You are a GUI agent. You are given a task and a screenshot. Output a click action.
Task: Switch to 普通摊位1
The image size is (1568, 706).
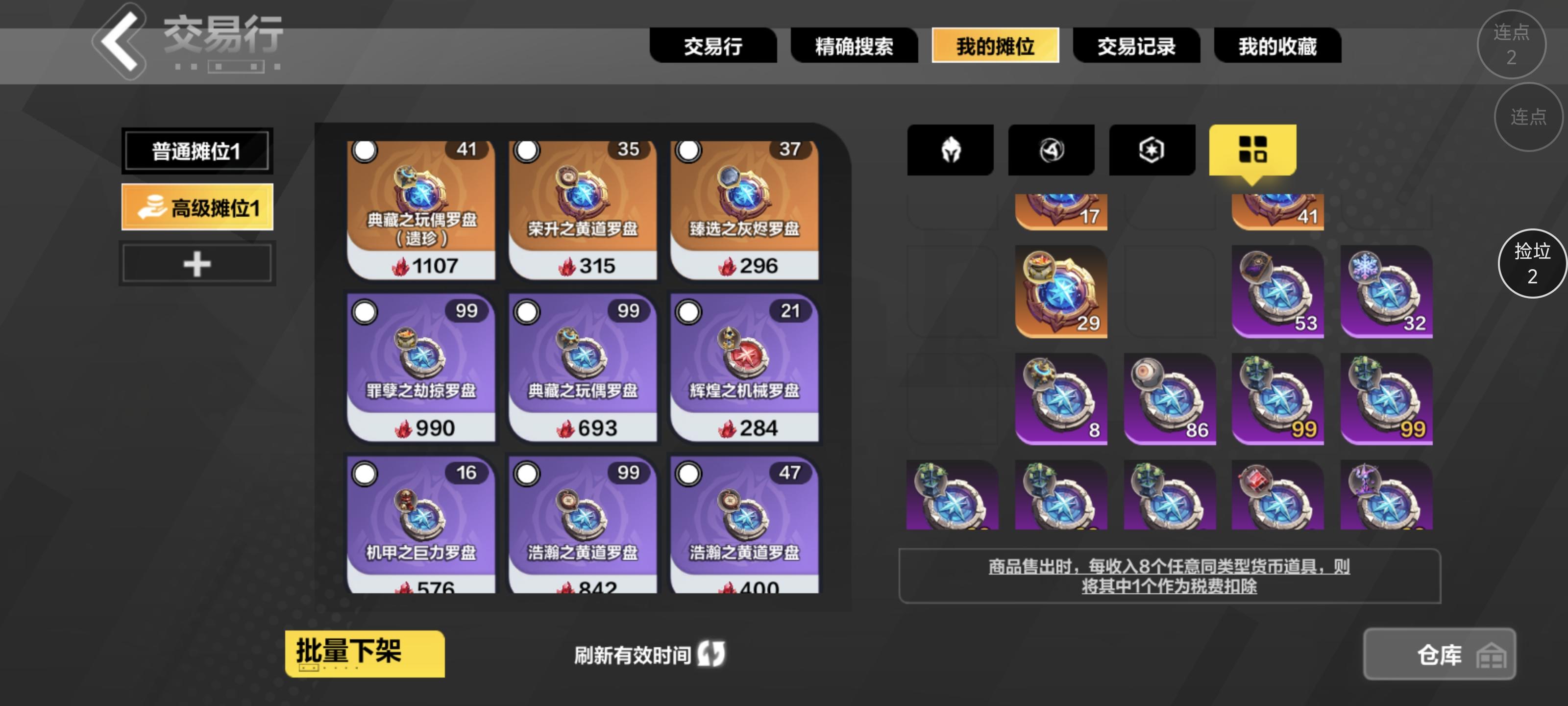click(x=196, y=150)
